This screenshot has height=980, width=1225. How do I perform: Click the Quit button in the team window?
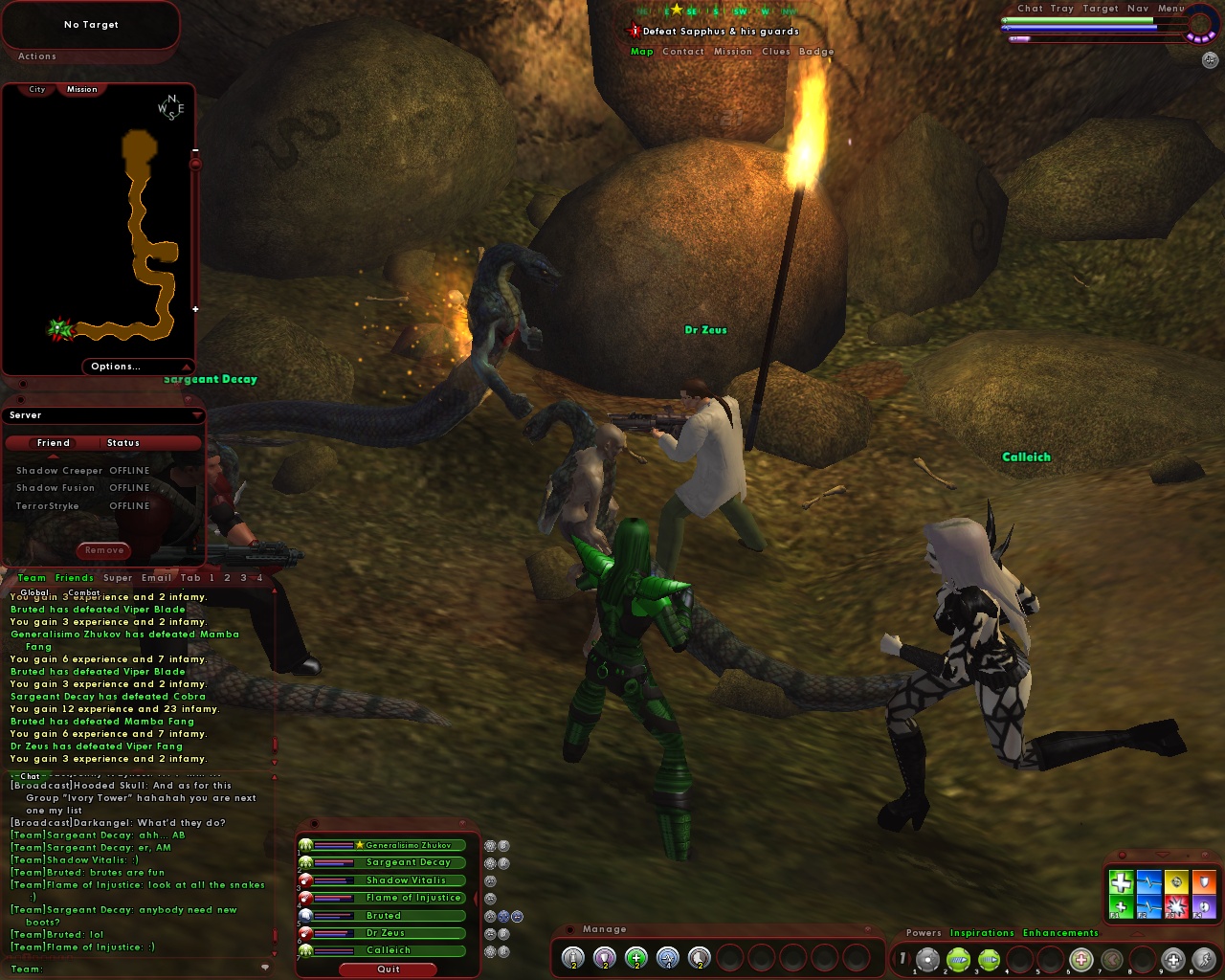tap(388, 969)
